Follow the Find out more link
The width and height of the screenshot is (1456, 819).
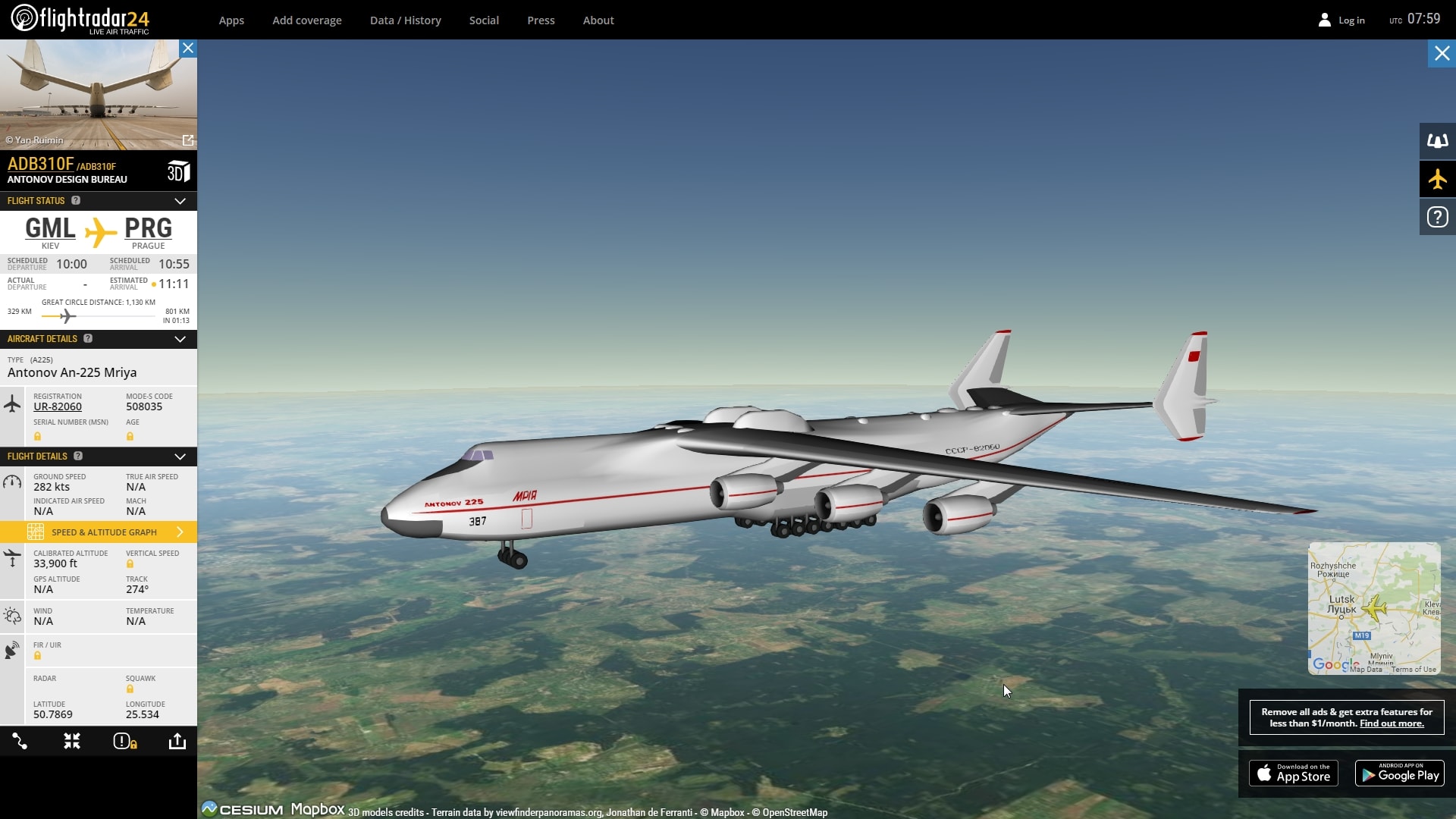[1392, 723]
